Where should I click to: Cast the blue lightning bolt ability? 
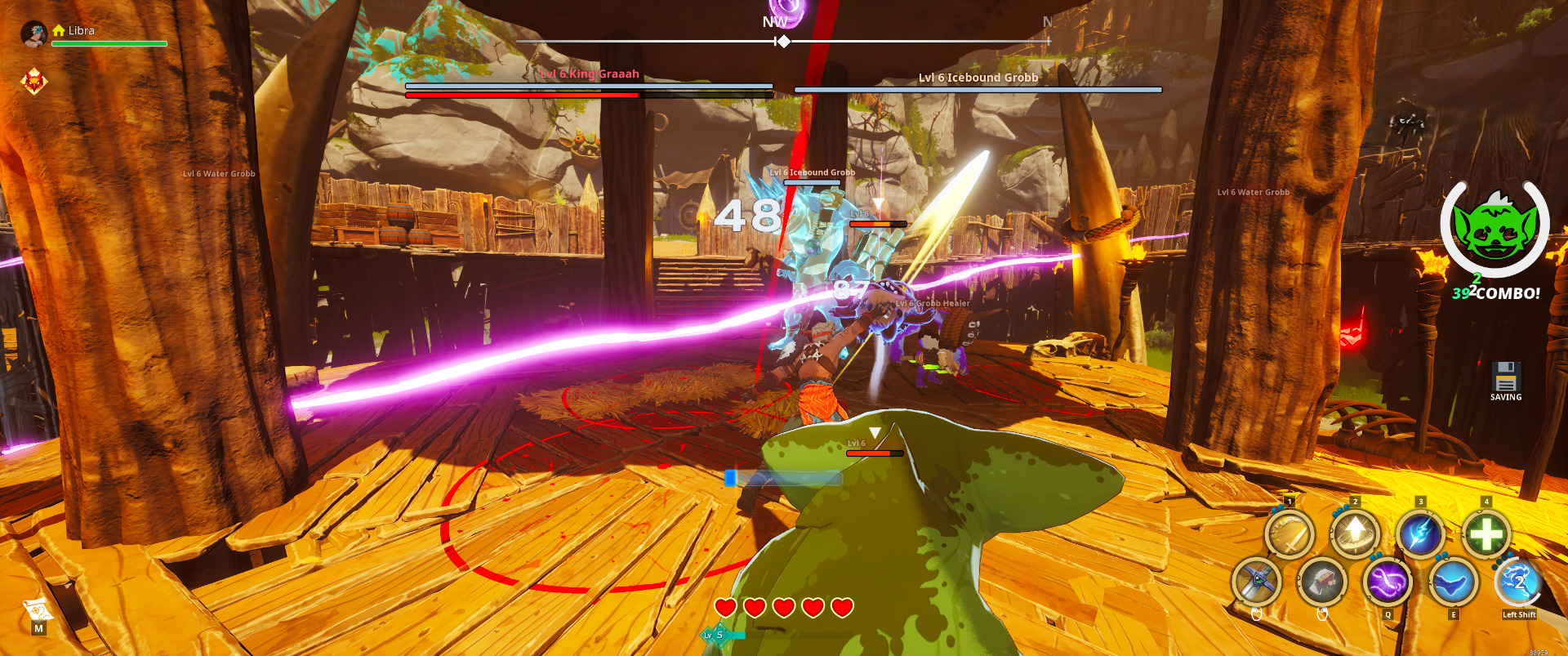[x=1420, y=535]
